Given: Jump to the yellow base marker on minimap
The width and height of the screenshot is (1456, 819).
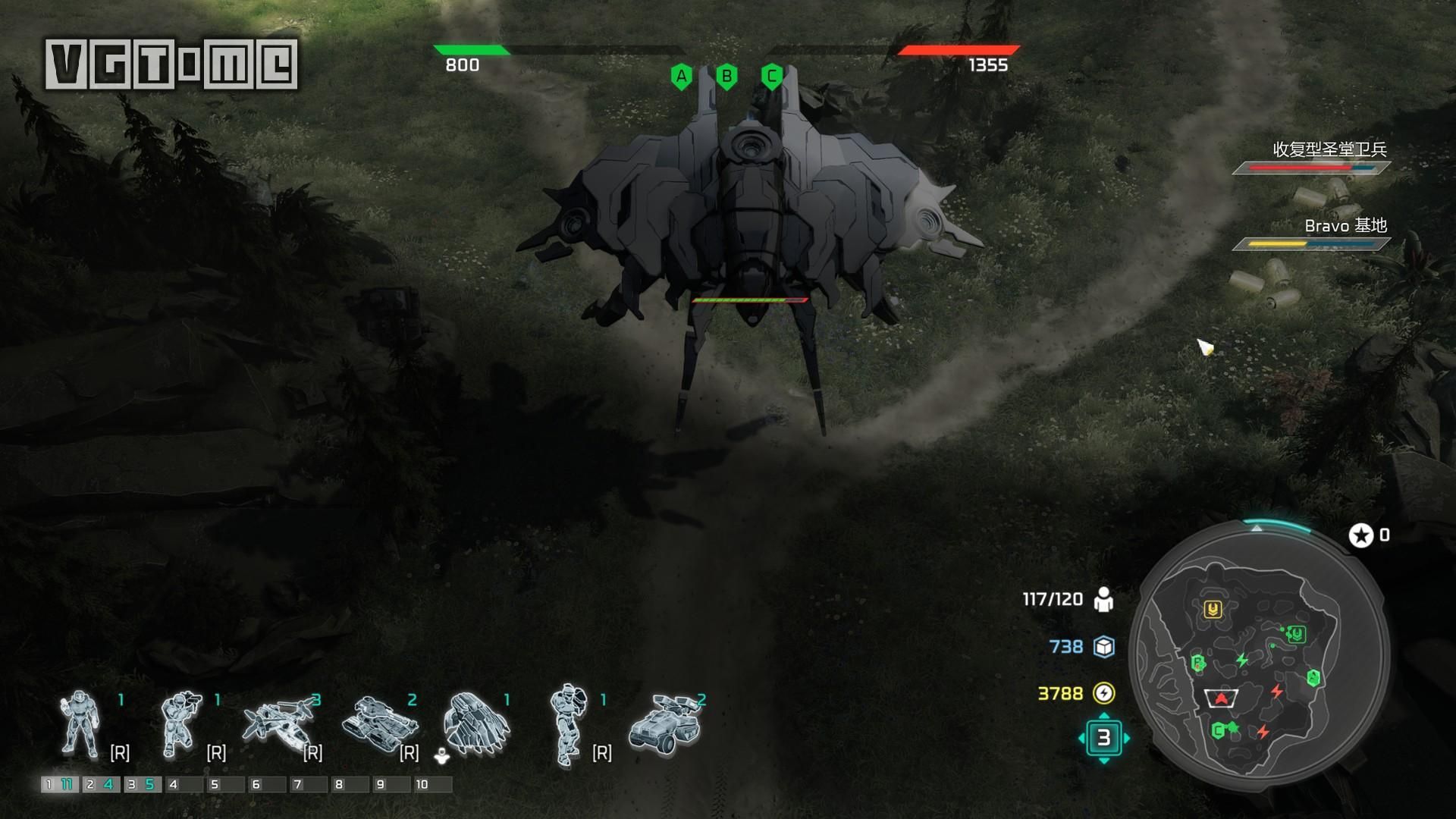Looking at the screenshot, I should pyautogui.click(x=1213, y=609).
